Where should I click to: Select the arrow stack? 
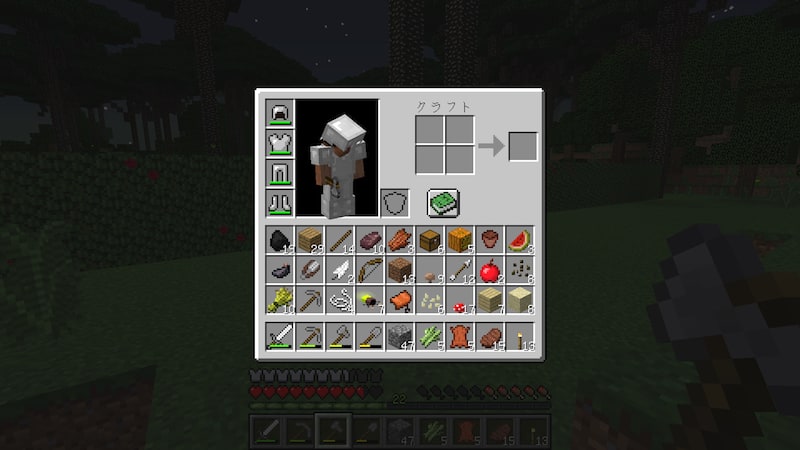pos(458,270)
